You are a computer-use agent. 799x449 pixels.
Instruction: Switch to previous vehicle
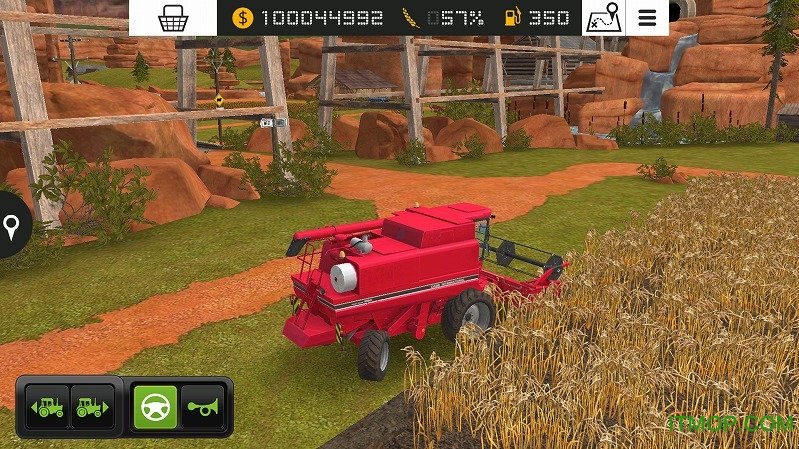47,407
